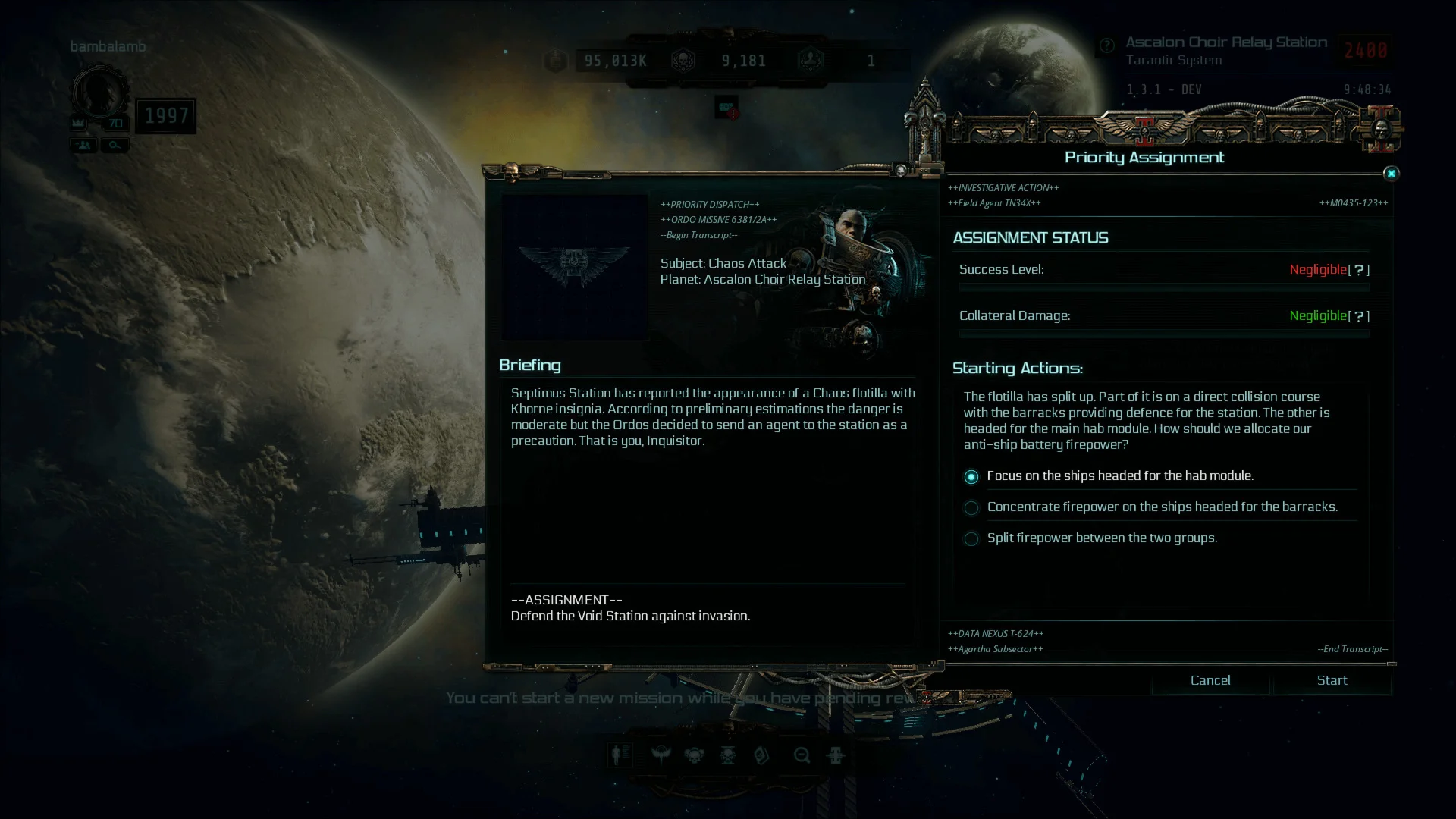Open the bambalamb player portrait
This screenshot has height=819, width=1456.
click(100, 93)
